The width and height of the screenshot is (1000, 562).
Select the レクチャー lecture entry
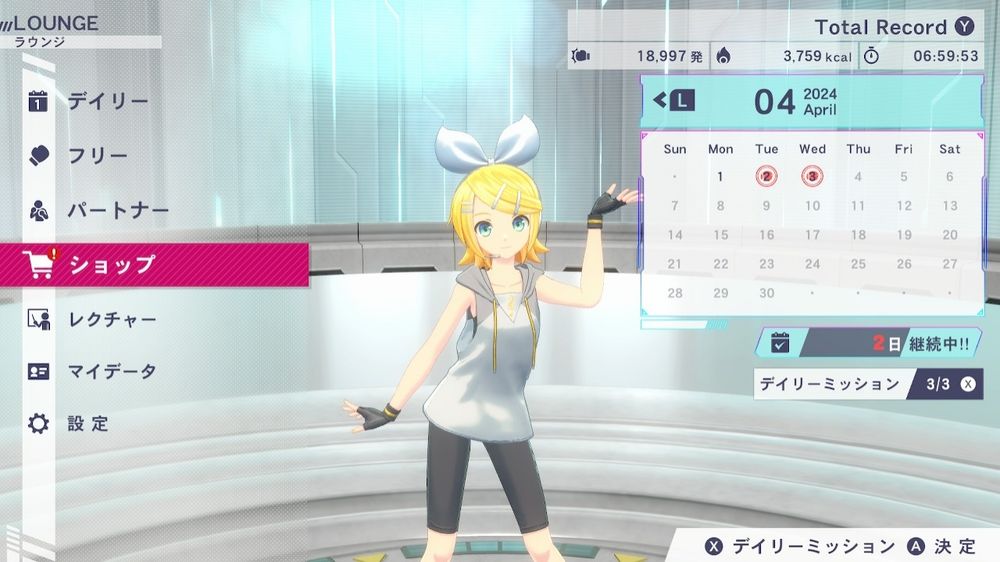(x=112, y=320)
